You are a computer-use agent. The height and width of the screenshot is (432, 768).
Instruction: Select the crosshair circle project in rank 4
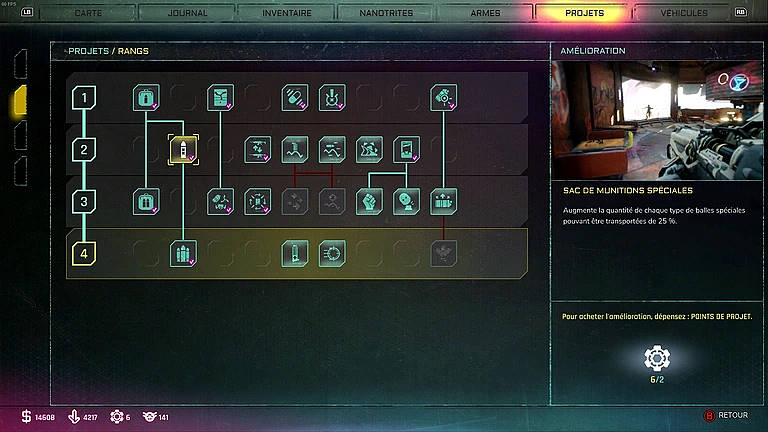pos(332,254)
